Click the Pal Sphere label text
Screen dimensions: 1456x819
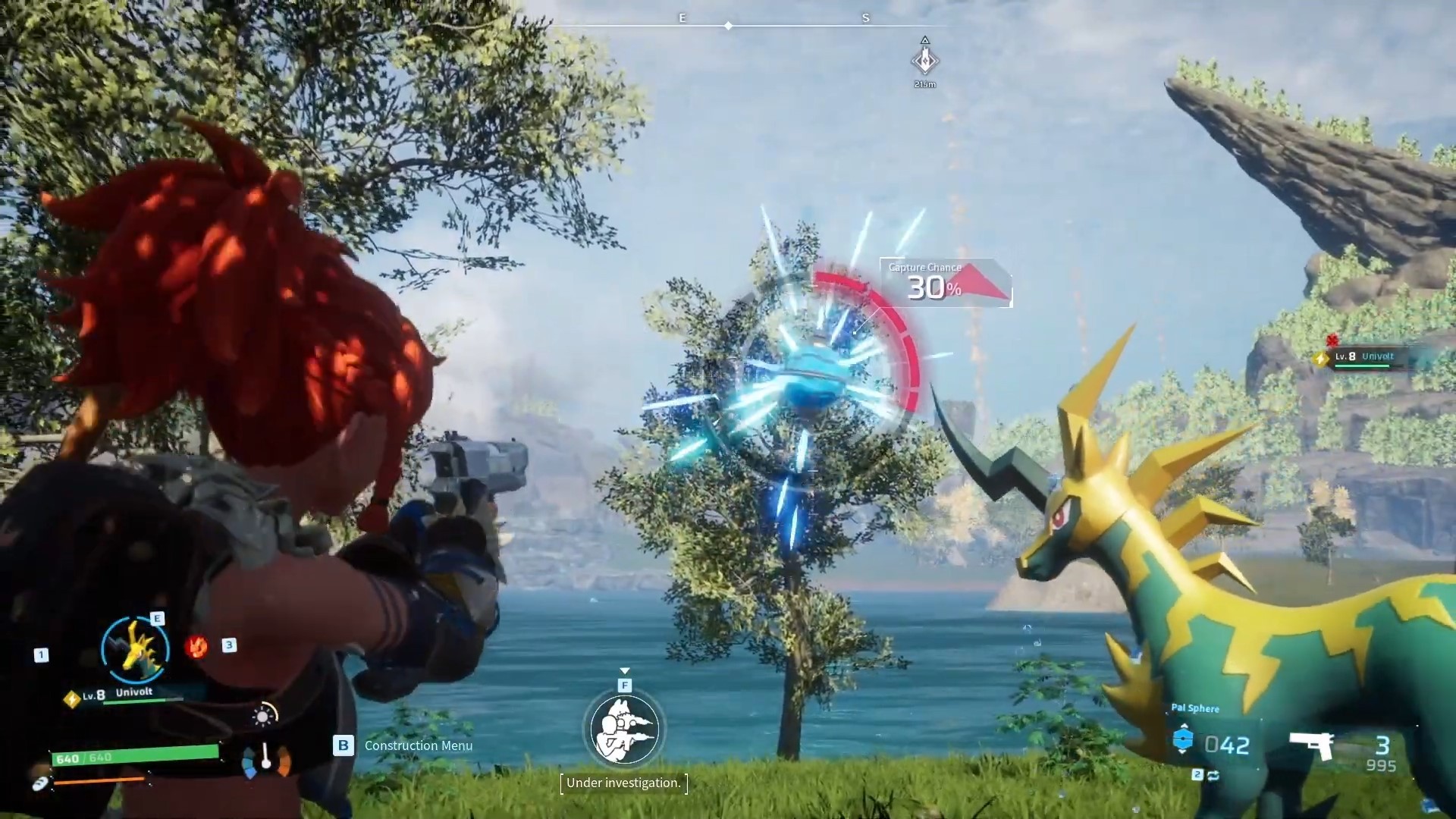tap(1195, 708)
